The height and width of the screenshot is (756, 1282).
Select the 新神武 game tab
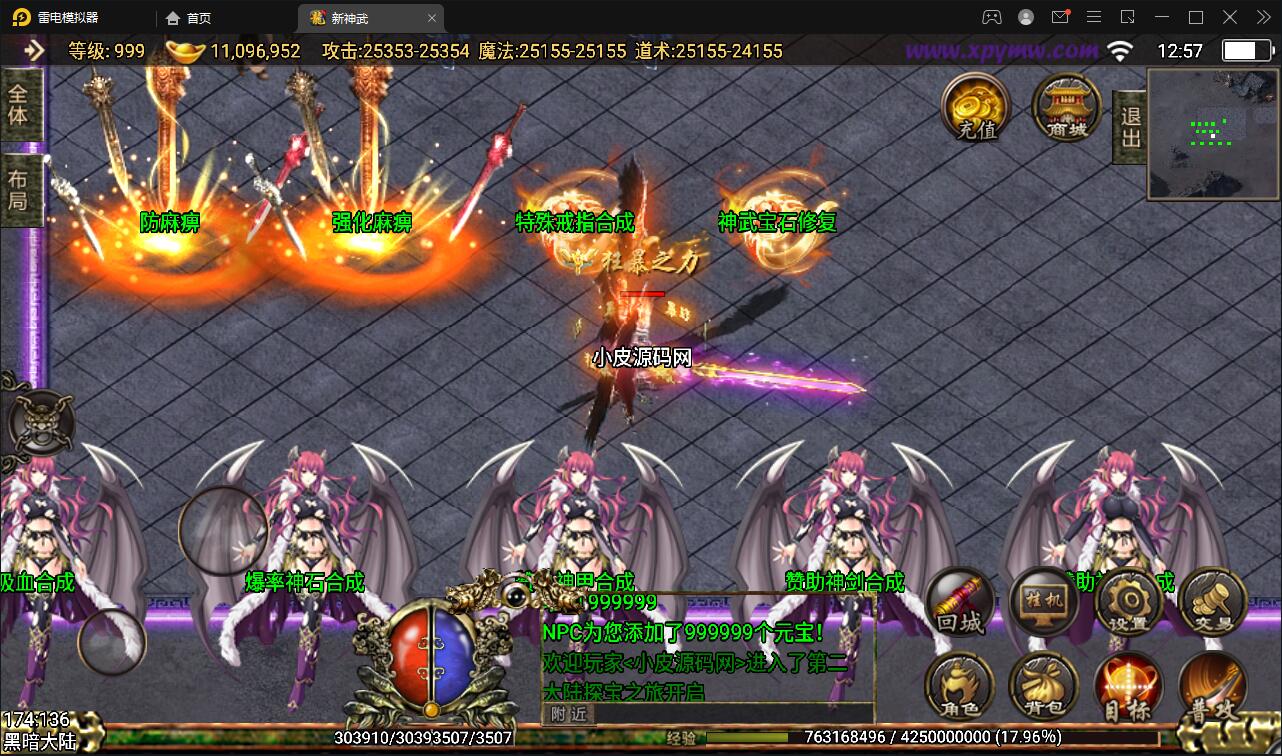pyautogui.click(x=349, y=17)
